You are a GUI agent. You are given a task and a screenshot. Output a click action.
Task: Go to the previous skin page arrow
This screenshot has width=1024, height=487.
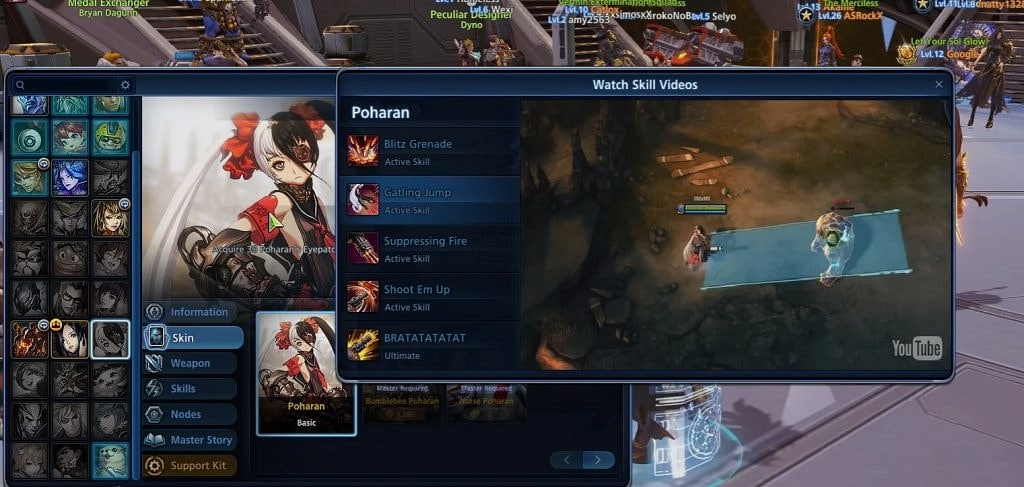[x=566, y=460]
